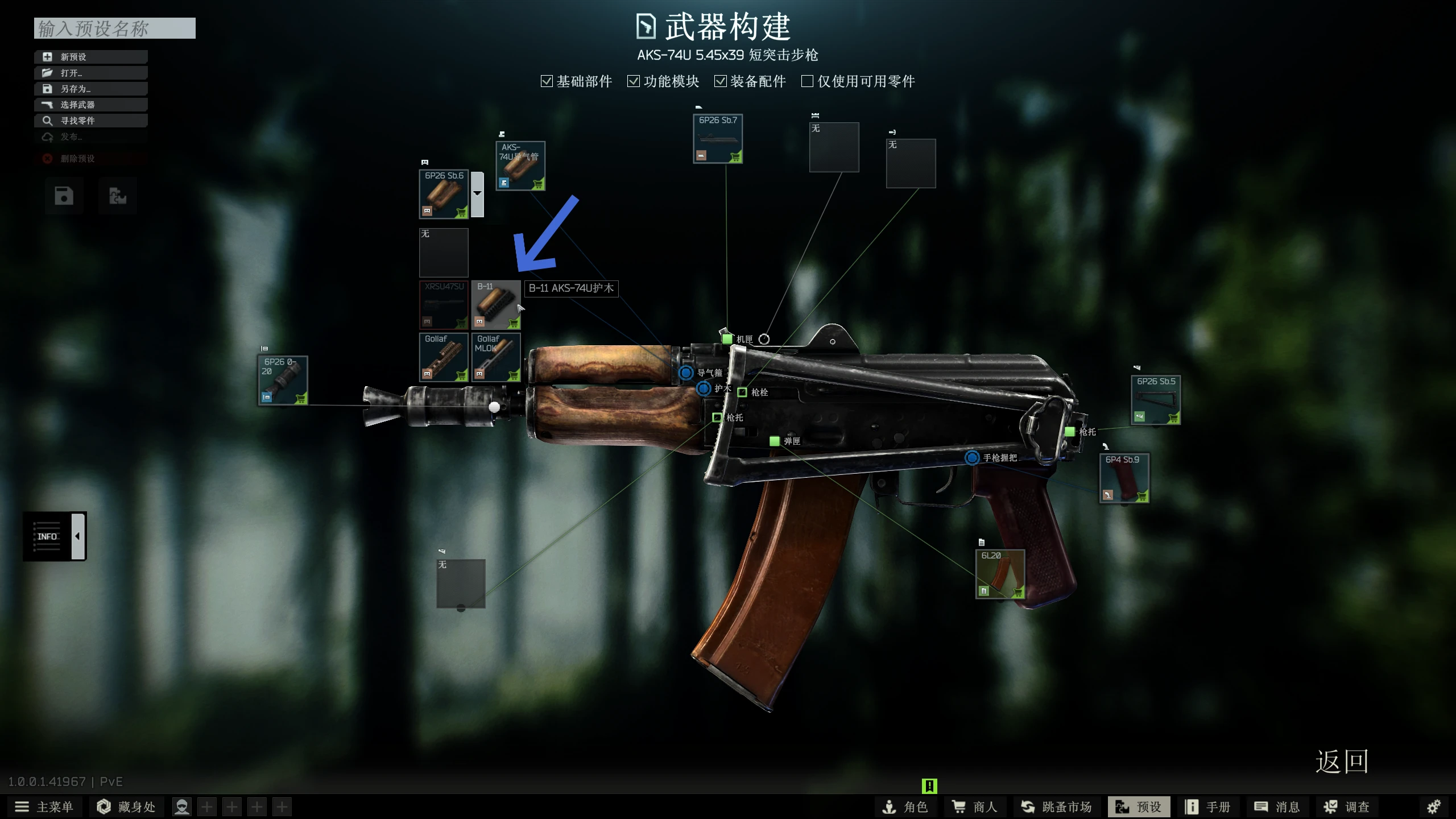Toggle the 基础部件 checkbox

547,81
